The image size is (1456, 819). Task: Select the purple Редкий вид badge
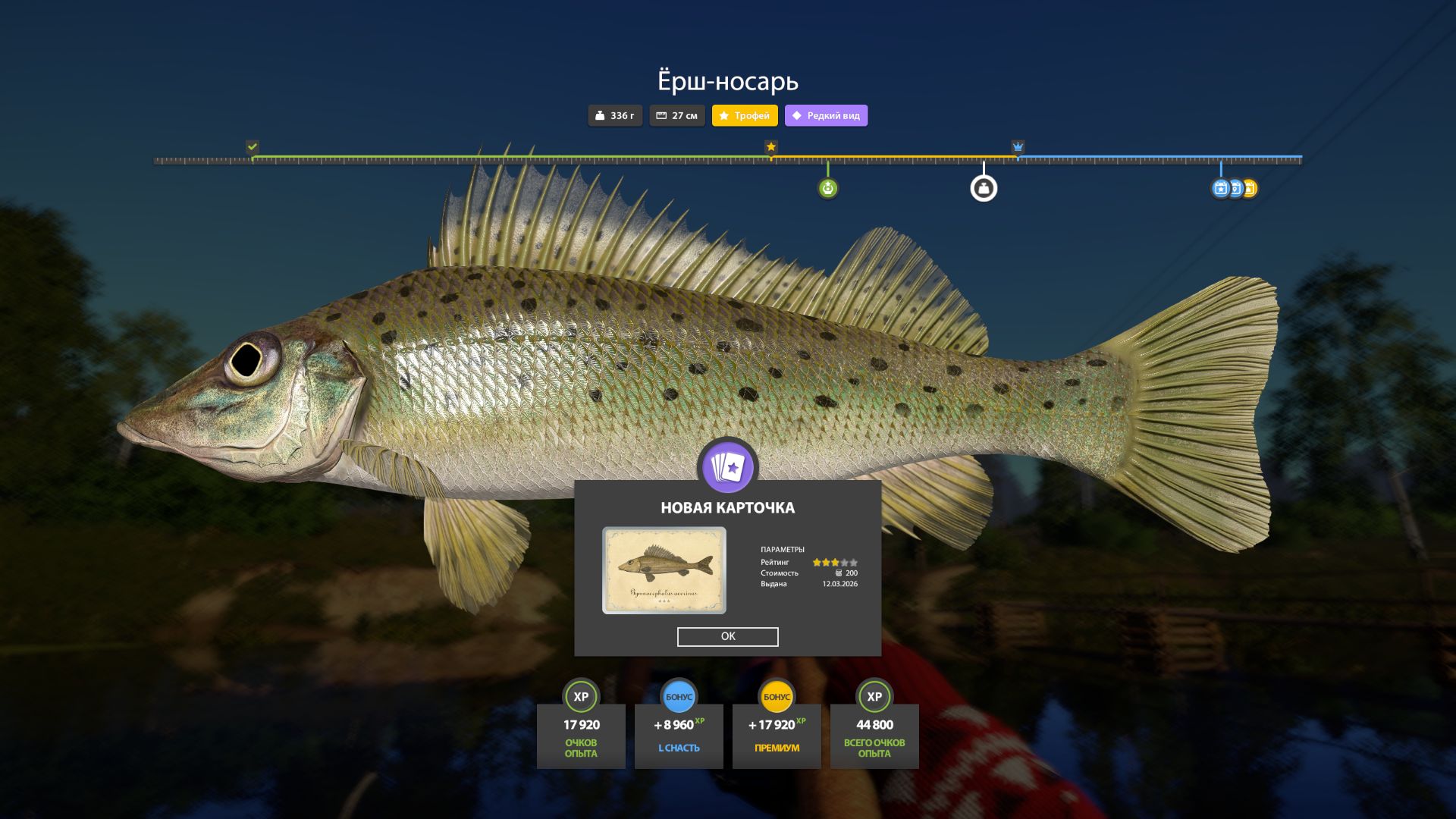[826, 116]
